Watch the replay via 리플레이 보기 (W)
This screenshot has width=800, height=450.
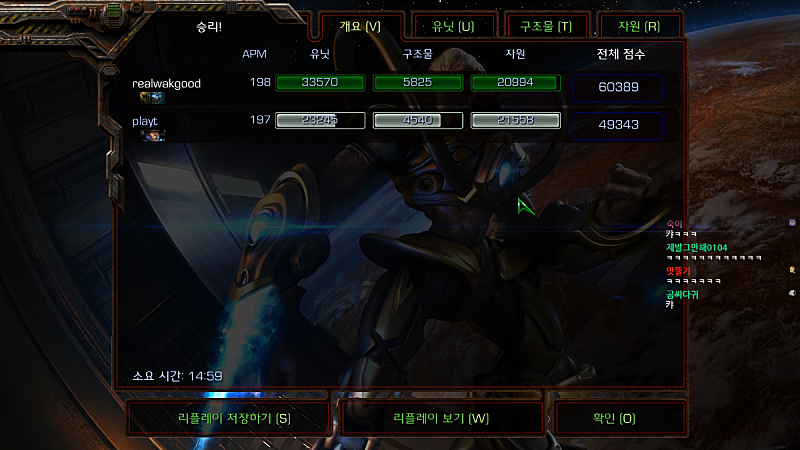pos(441,418)
